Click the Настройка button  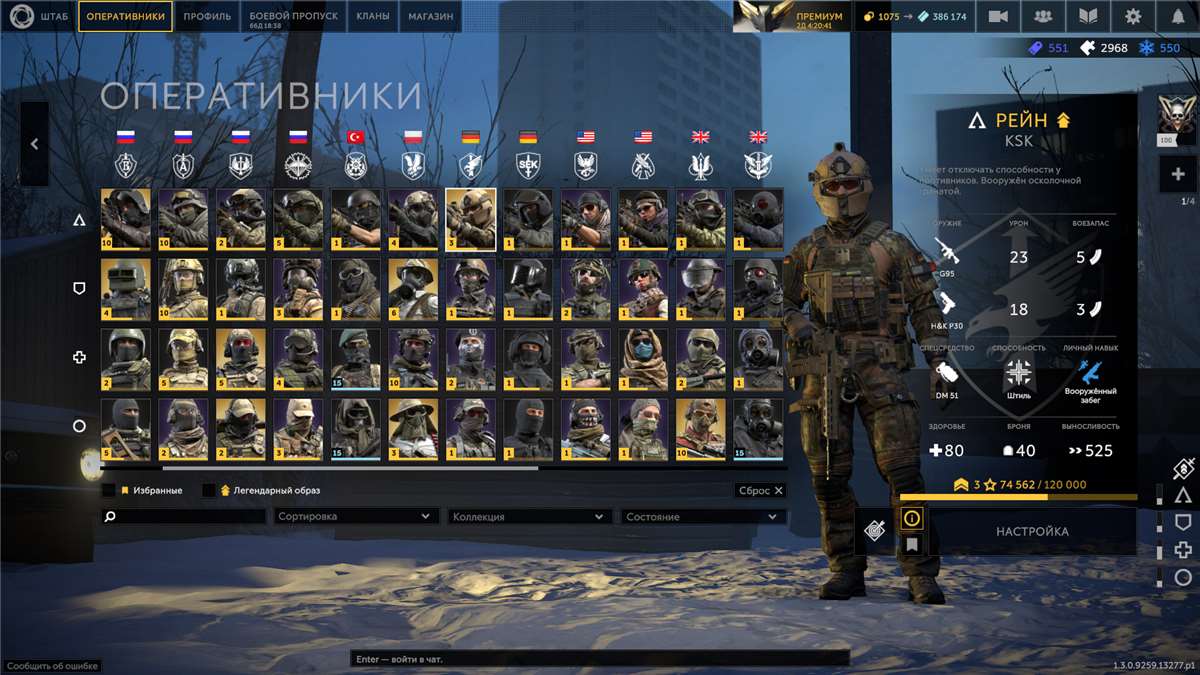pos(1032,532)
